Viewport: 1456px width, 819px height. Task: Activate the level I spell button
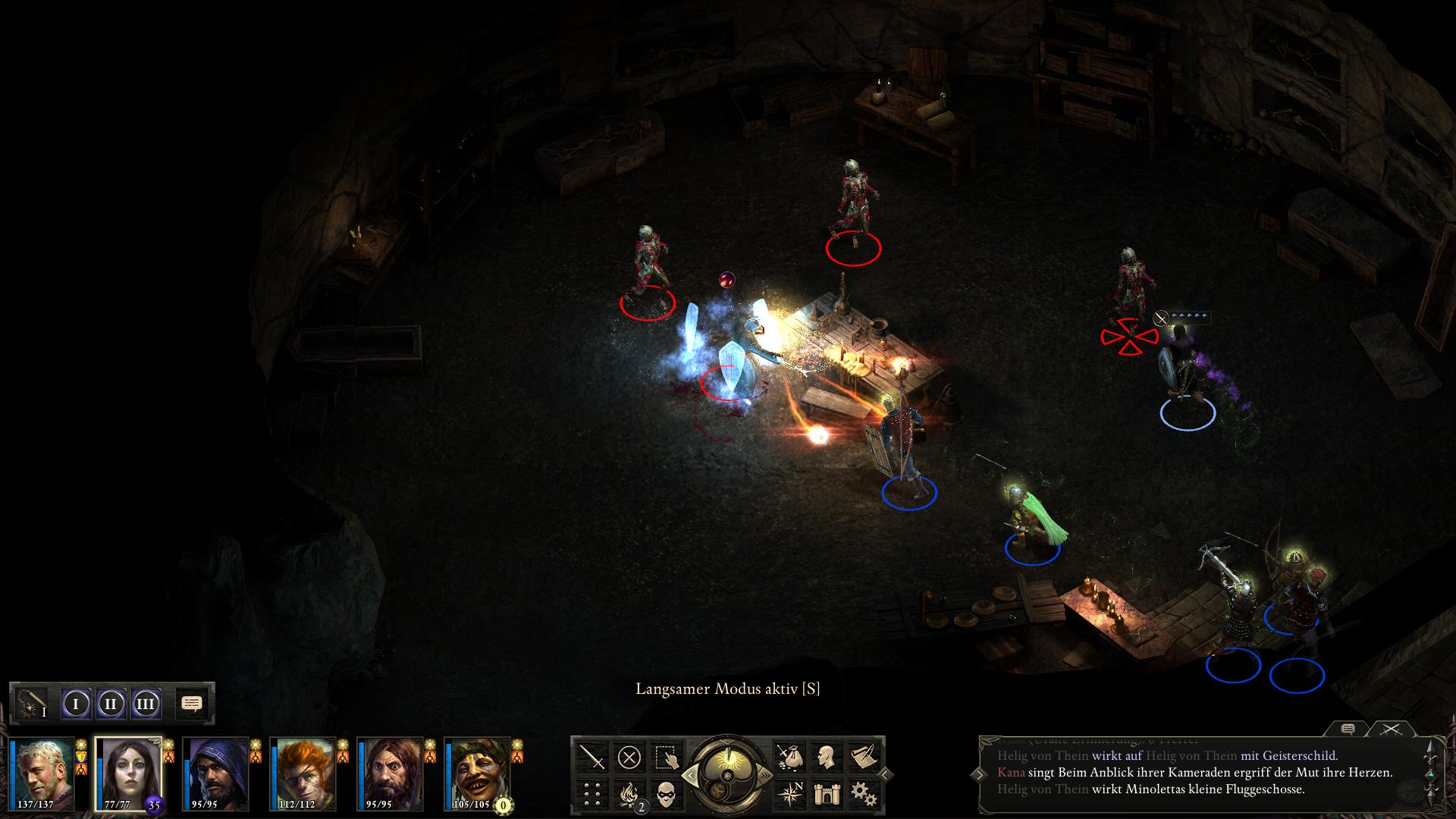pos(76,704)
